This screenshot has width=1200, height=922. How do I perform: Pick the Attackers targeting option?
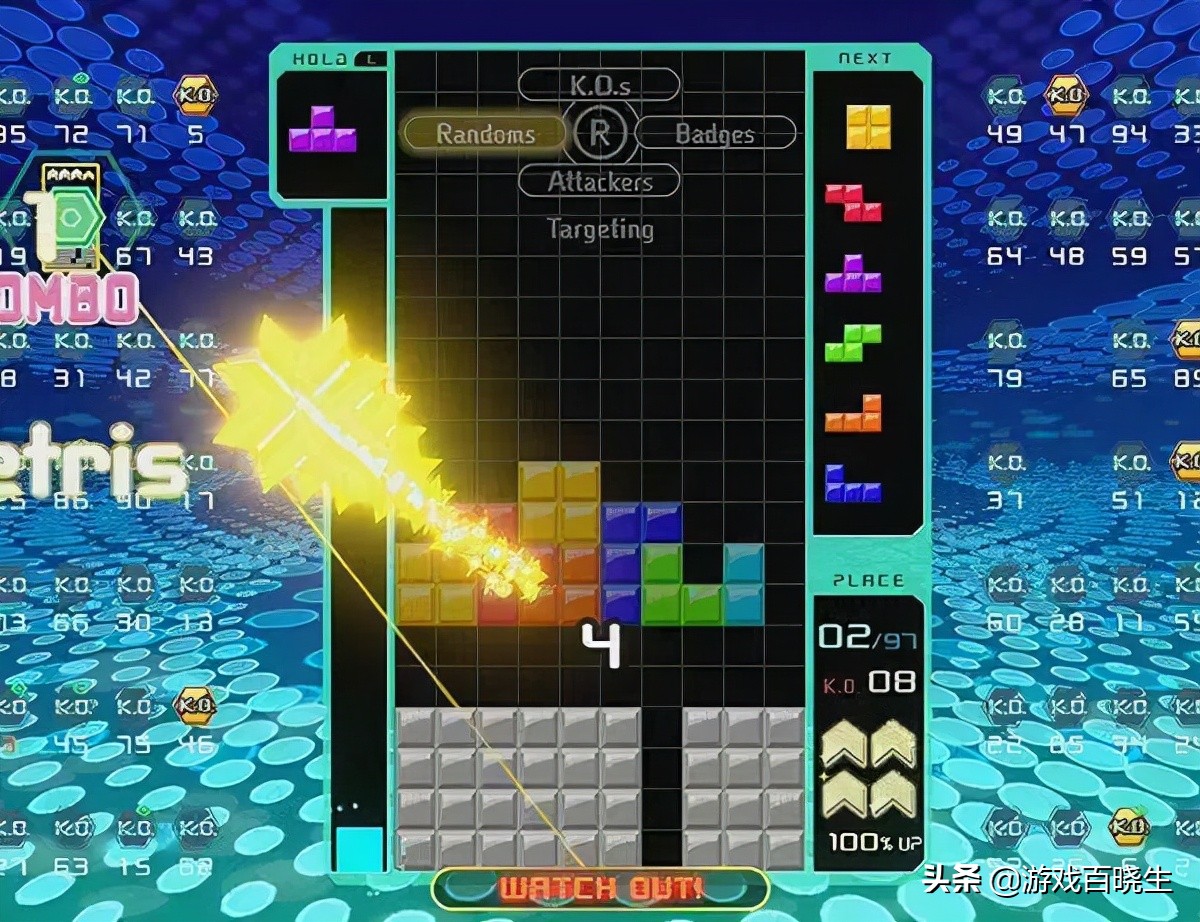(x=599, y=182)
